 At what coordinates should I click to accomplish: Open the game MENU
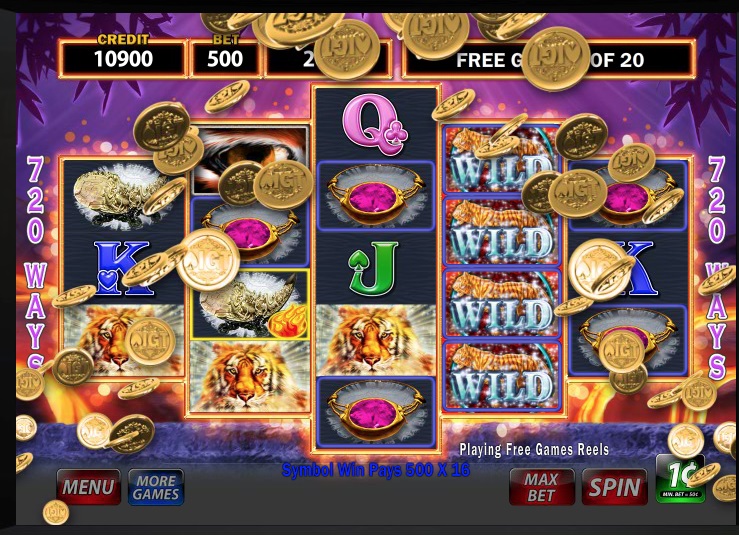coord(88,487)
